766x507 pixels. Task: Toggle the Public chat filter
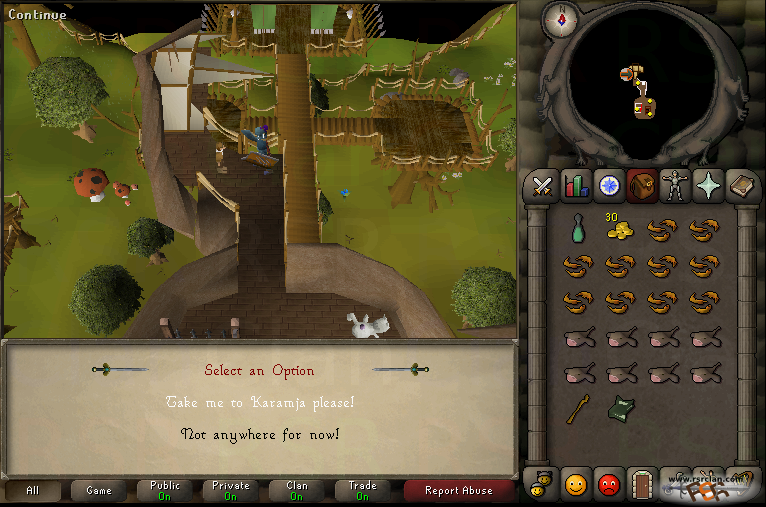[x=165, y=490]
